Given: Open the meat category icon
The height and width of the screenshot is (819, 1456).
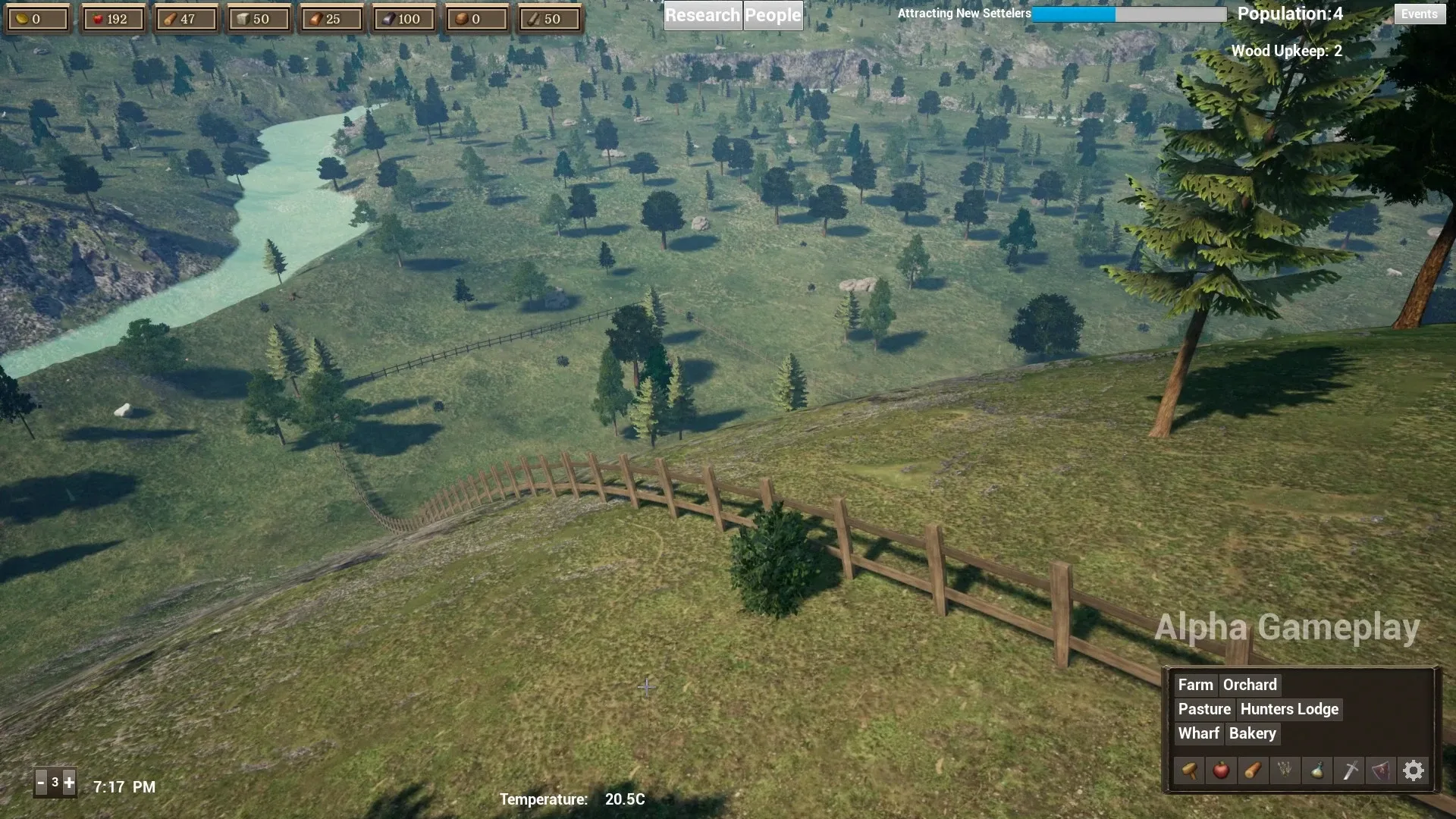Looking at the screenshot, I should [x=1382, y=770].
